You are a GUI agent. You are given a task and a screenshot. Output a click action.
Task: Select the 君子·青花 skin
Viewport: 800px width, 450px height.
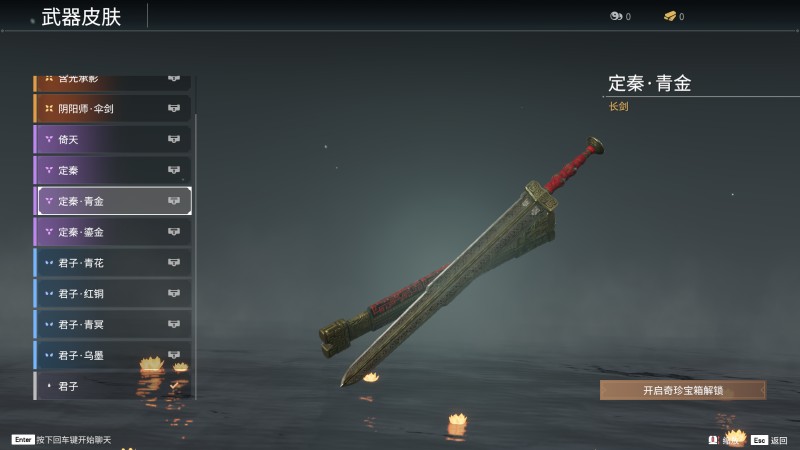pyautogui.click(x=112, y=263)
